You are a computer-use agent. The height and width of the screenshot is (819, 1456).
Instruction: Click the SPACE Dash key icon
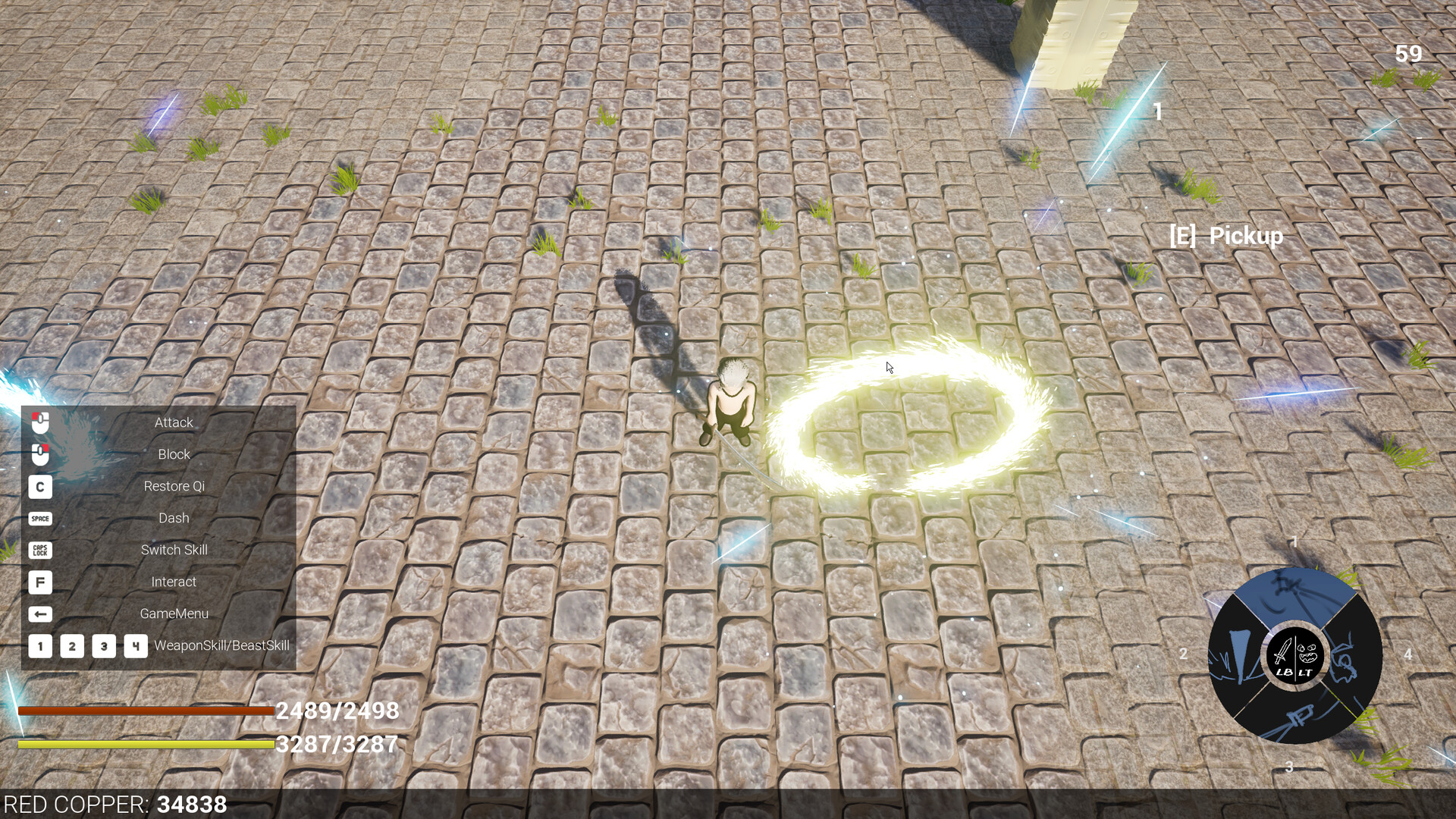(x=39, y=518)
